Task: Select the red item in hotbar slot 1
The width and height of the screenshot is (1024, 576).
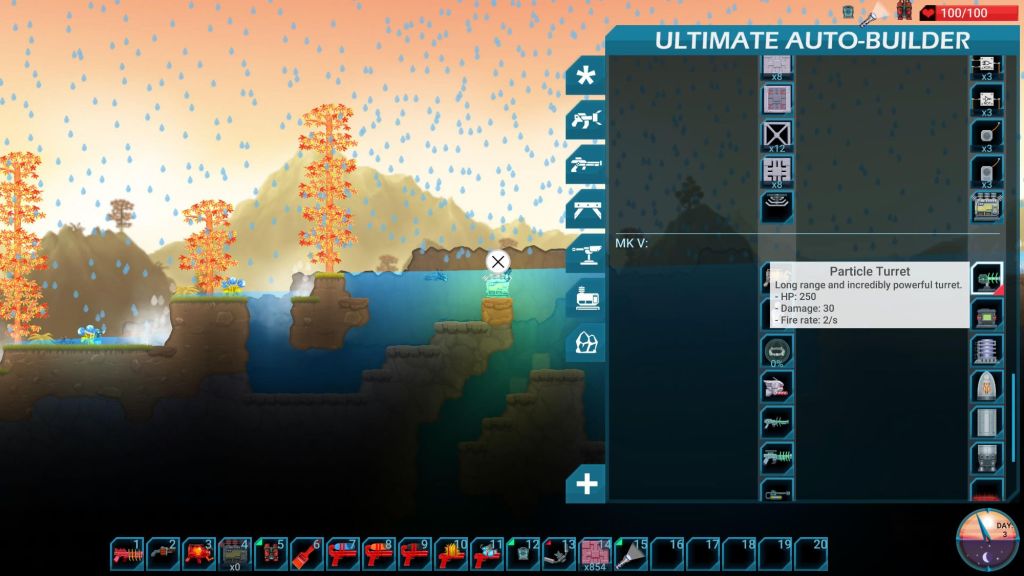Action: (128, 553)
